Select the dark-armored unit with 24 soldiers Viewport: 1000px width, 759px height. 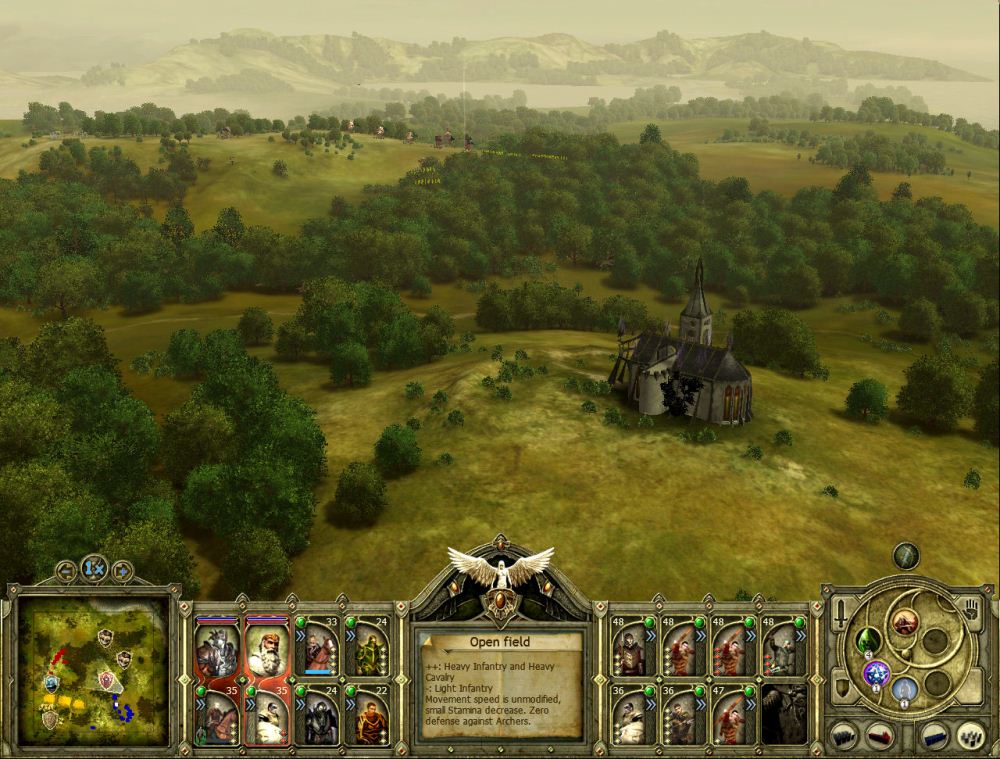[320, 716]
